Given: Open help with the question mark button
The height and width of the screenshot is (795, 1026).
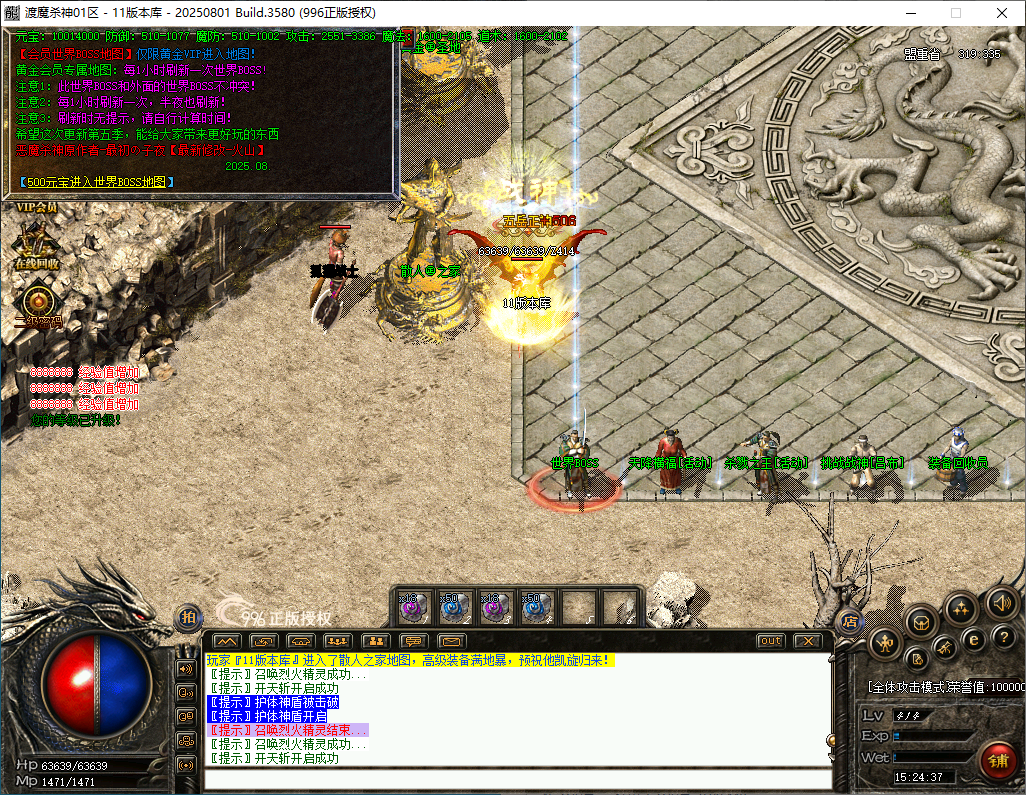Looking at the screenshot, I should (1002, 637).
